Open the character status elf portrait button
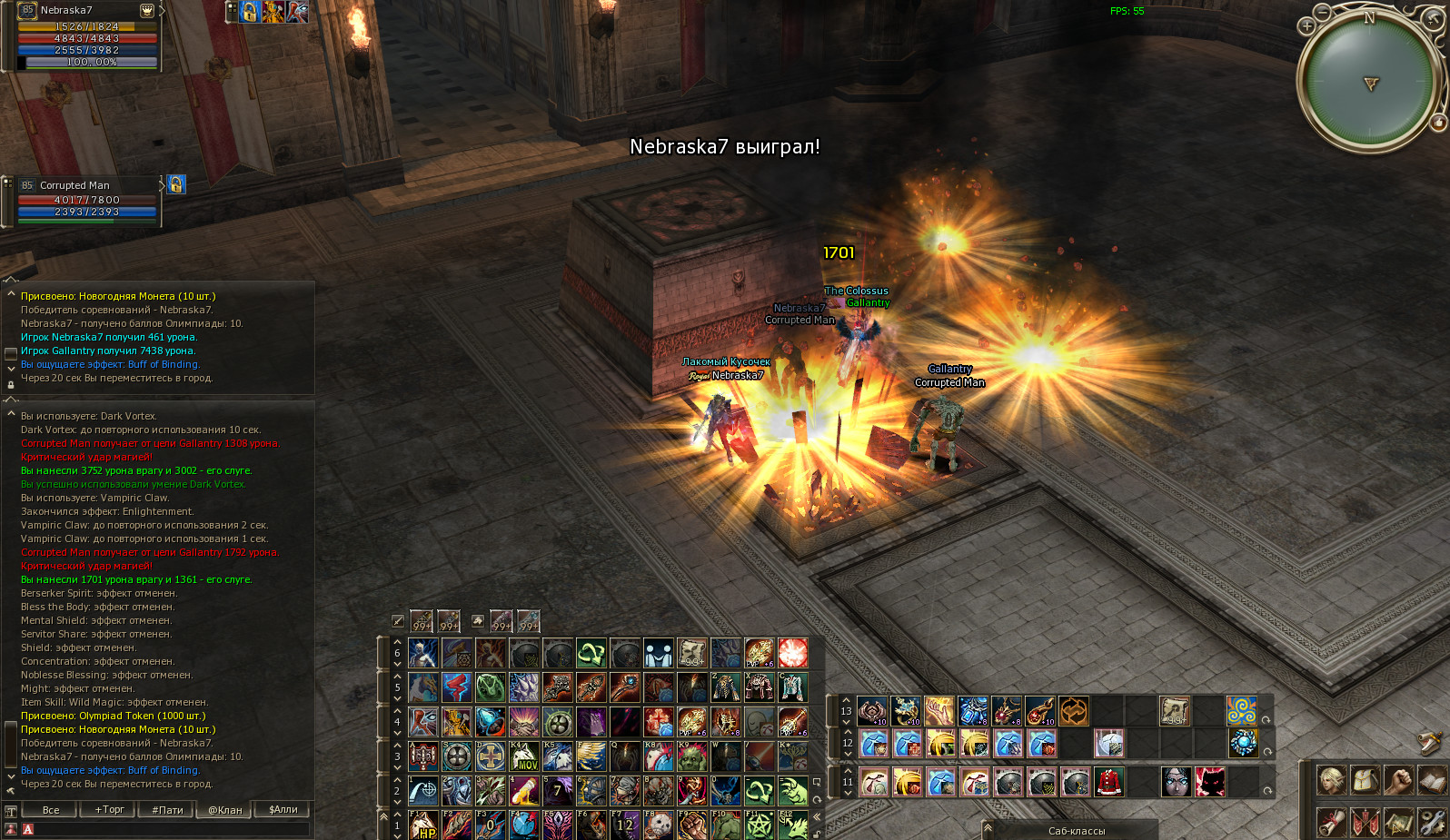This screenshot has width=1450, height=840. 1331,779
